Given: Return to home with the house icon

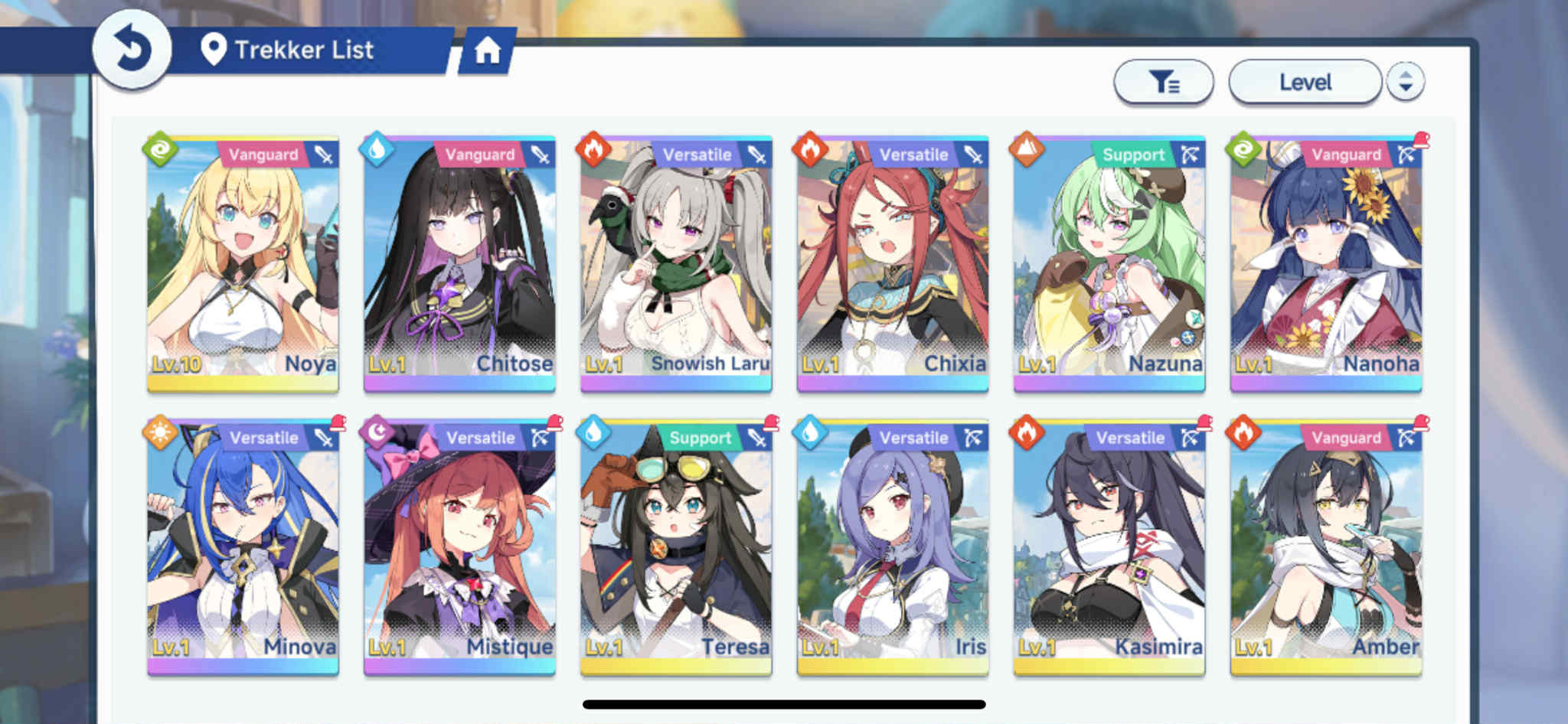Looking at the screenshot, I should 487,51.
